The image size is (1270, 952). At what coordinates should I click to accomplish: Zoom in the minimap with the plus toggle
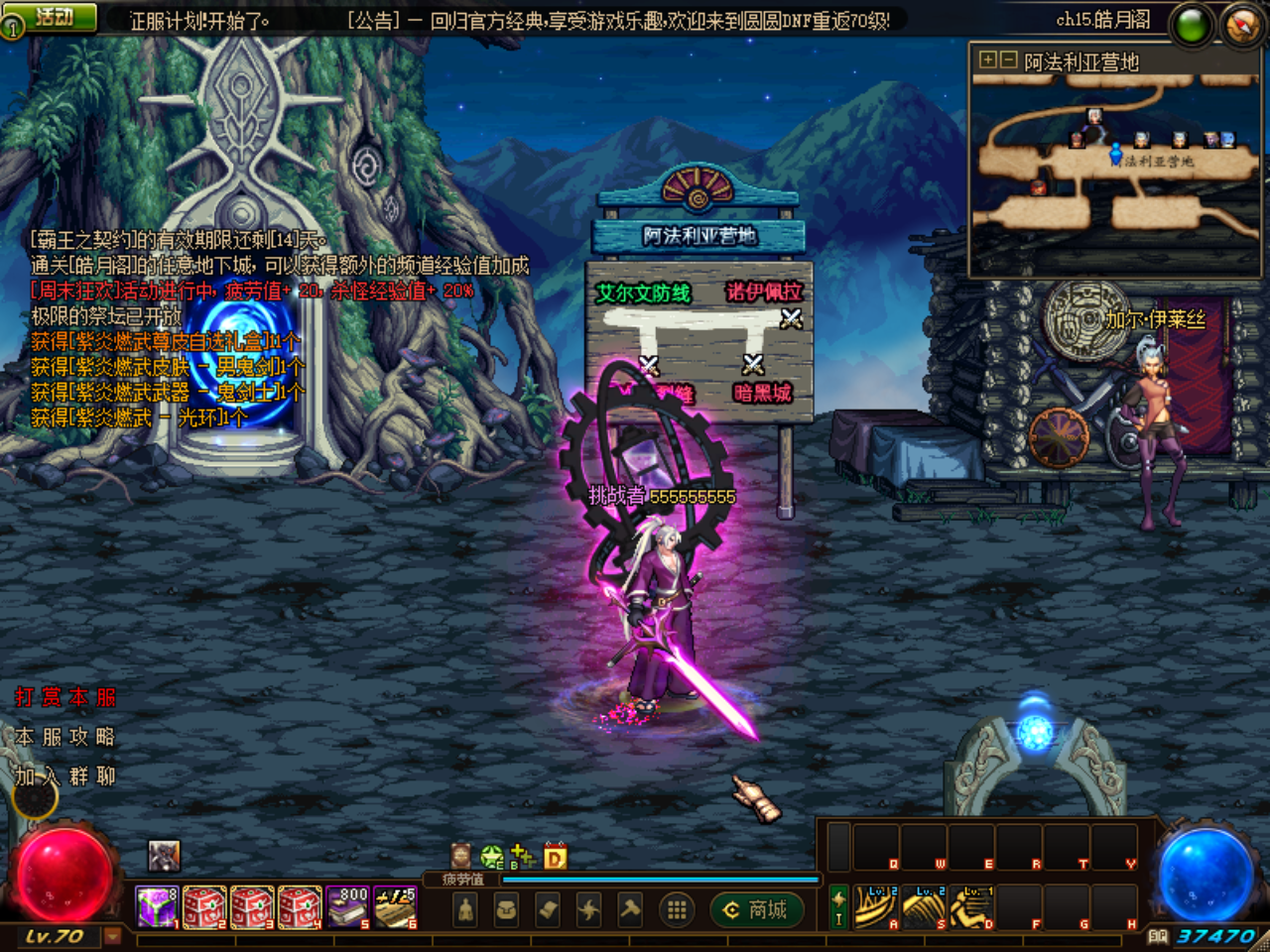[x=988, y=61]
